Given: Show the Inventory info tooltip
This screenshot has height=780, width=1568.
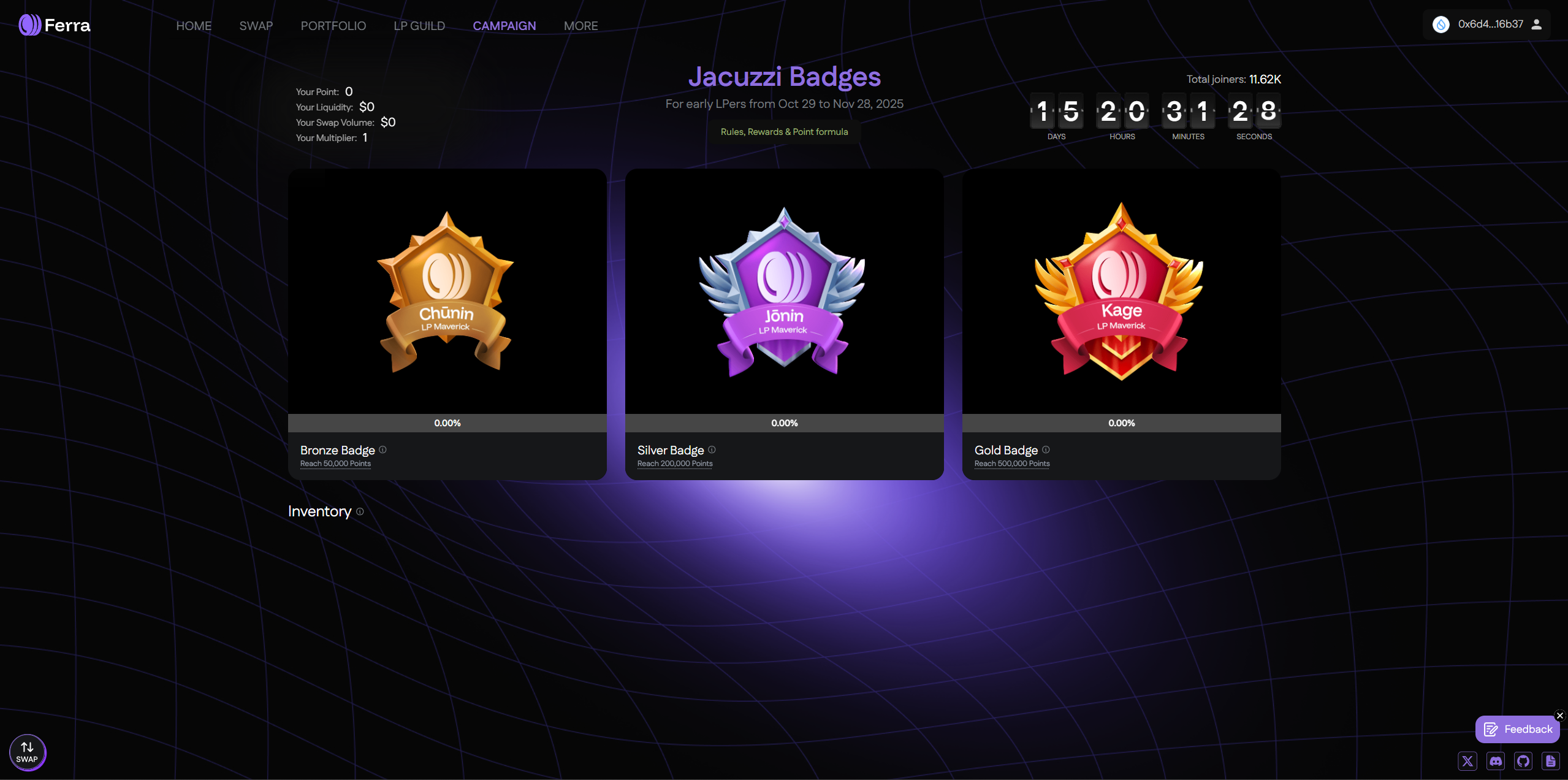Looking at the screenshot, I should point(360,511).
